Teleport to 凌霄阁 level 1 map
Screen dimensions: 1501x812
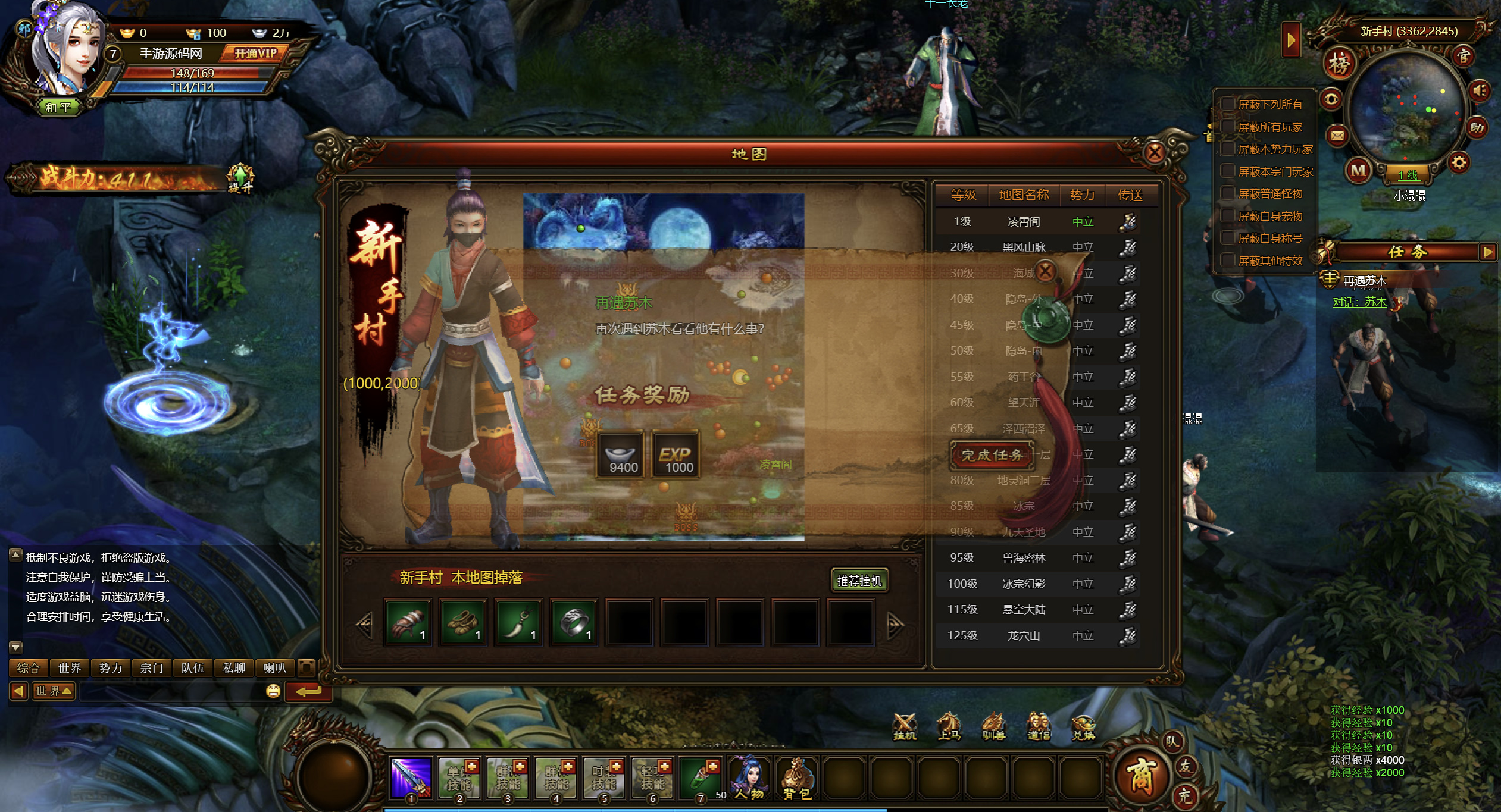tap(1128, 222)
